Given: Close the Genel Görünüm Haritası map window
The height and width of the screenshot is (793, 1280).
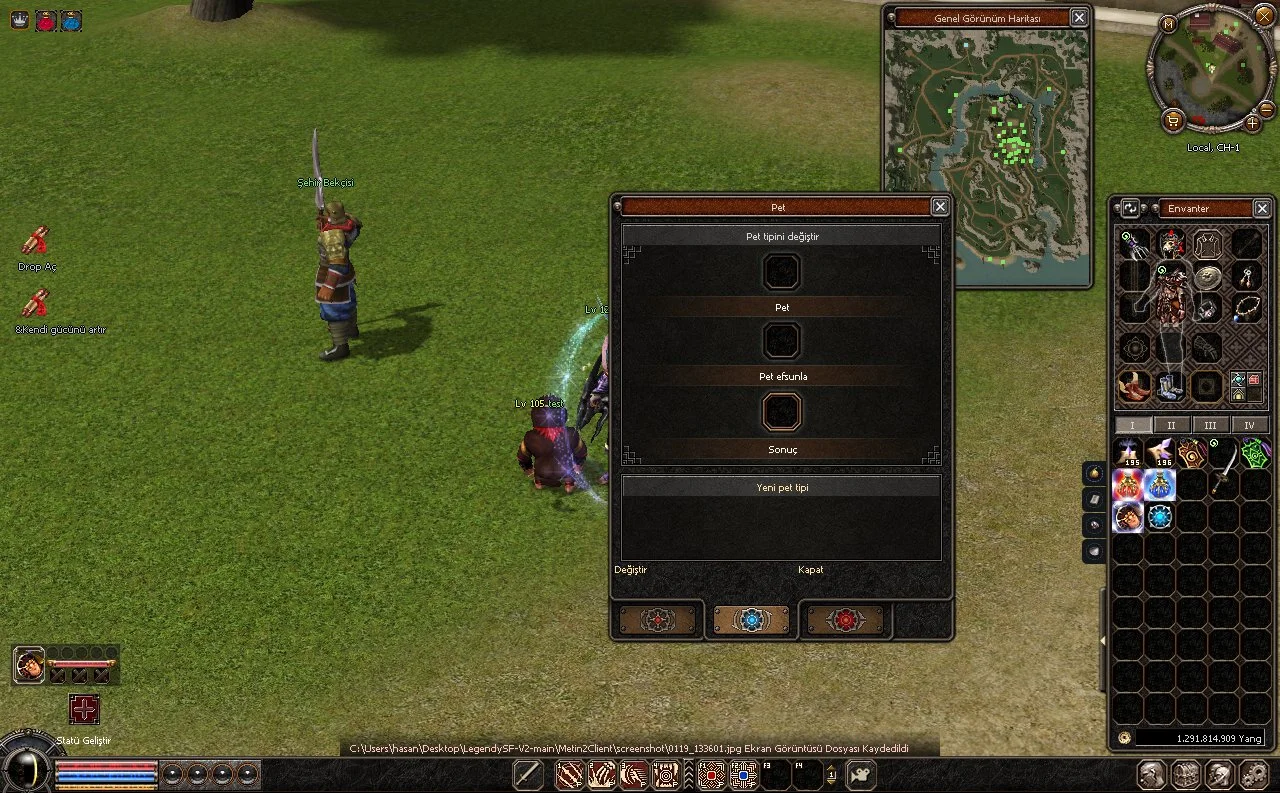Looking at the screenshot, I should [x=1079, y=17].
